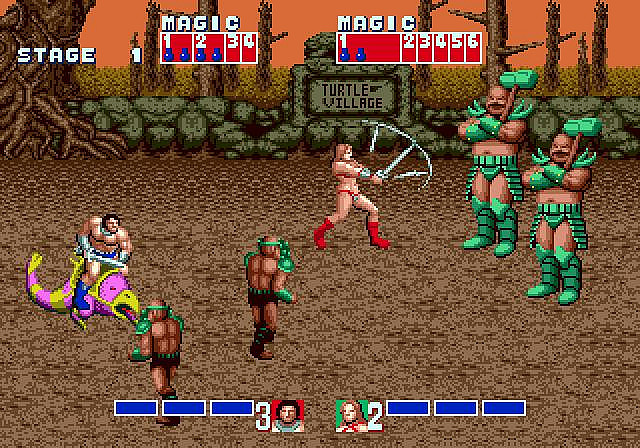Select player one's barbarian portrait

point(287,414)
